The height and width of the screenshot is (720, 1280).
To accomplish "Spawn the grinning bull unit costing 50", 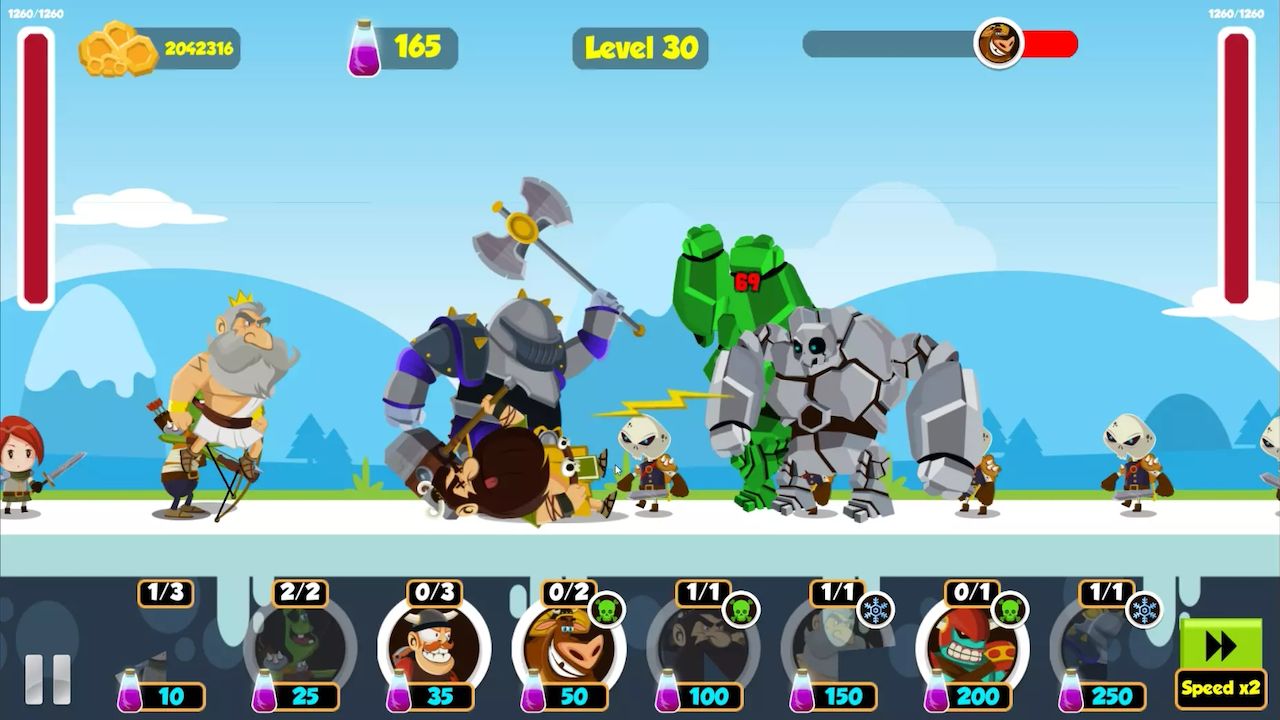I will pyautogui.click(x=567, y=648).
